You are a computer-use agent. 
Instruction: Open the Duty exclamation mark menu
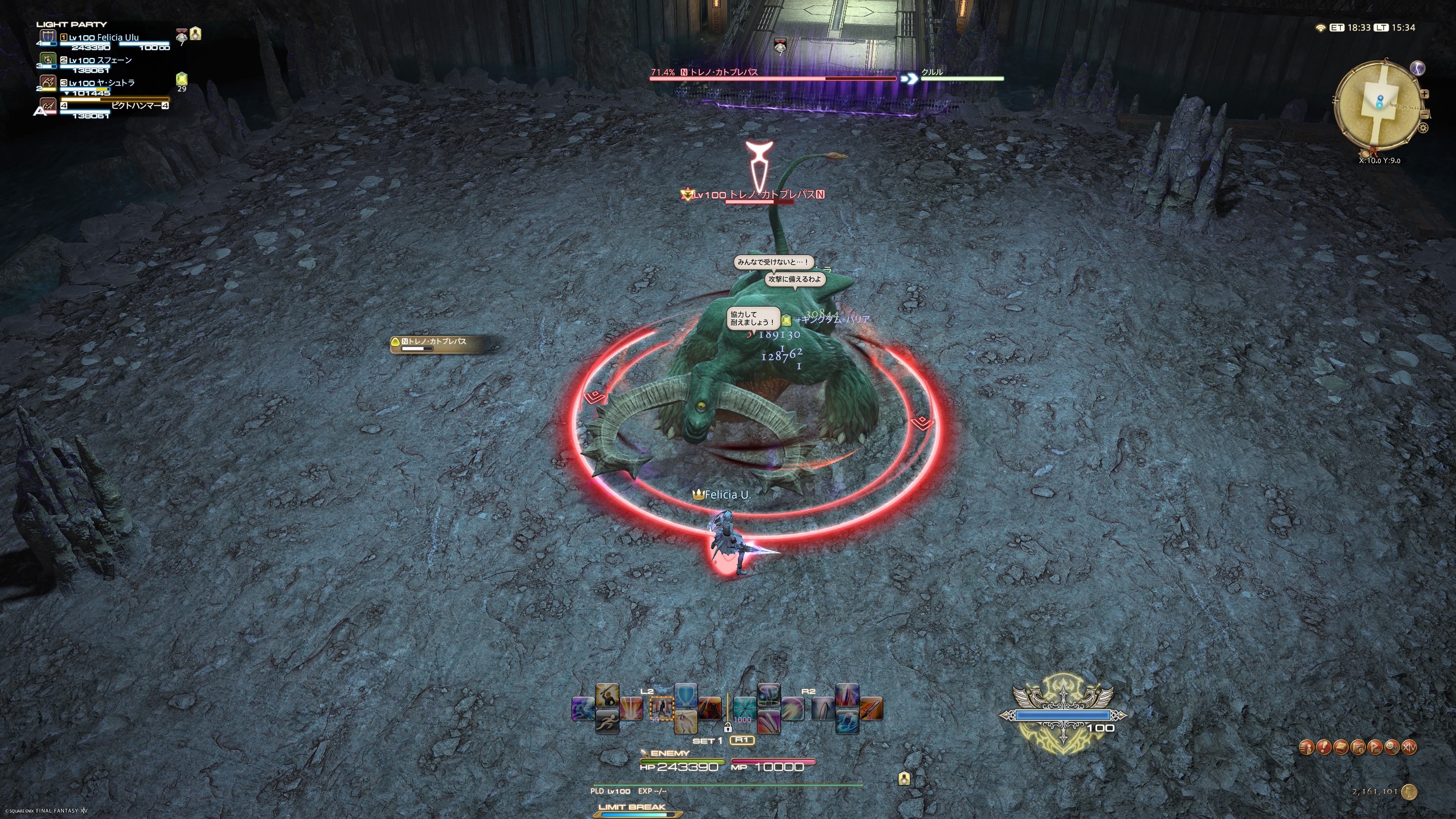tap(1324, 747)
